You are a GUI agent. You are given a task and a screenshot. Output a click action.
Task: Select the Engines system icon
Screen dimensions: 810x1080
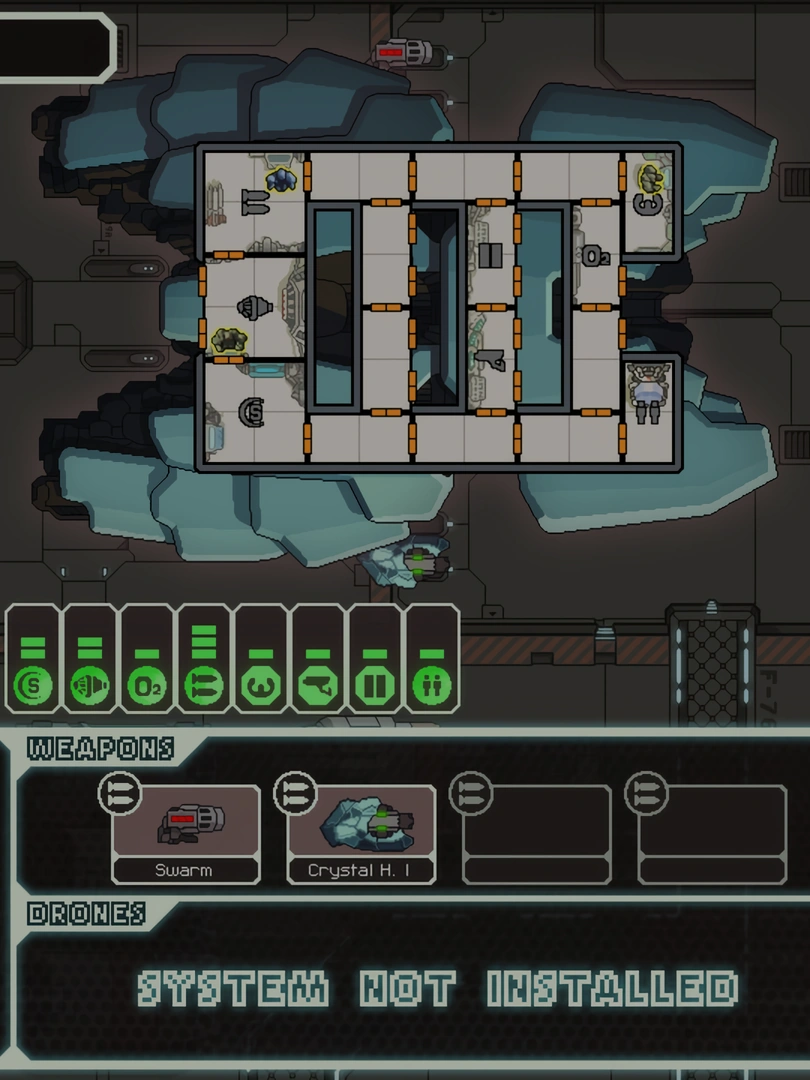(x=90, y=687)
